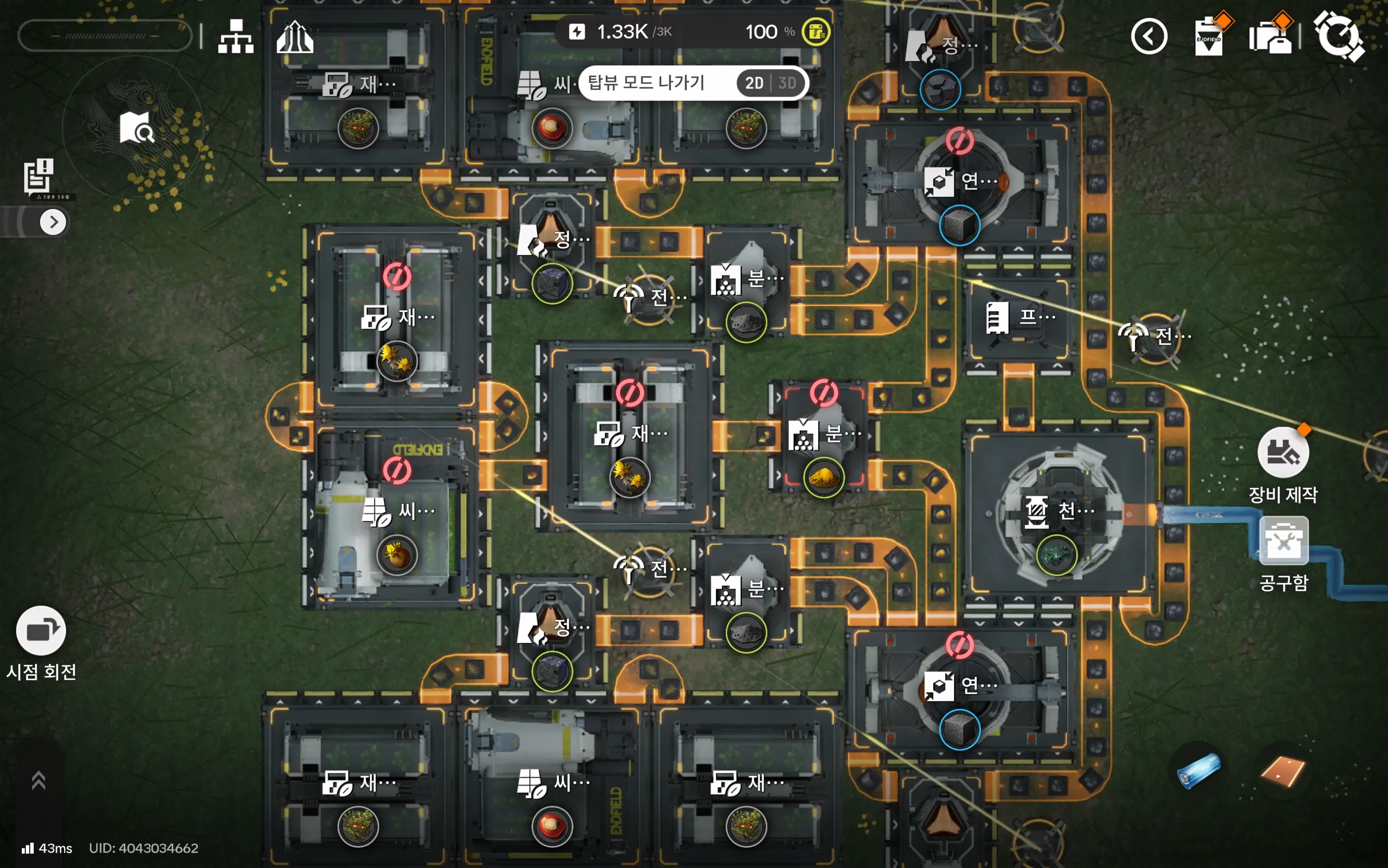Expand the side panel arrow
The width and height of the screenshot is (1388, 868).
click(x=53, y=222)
